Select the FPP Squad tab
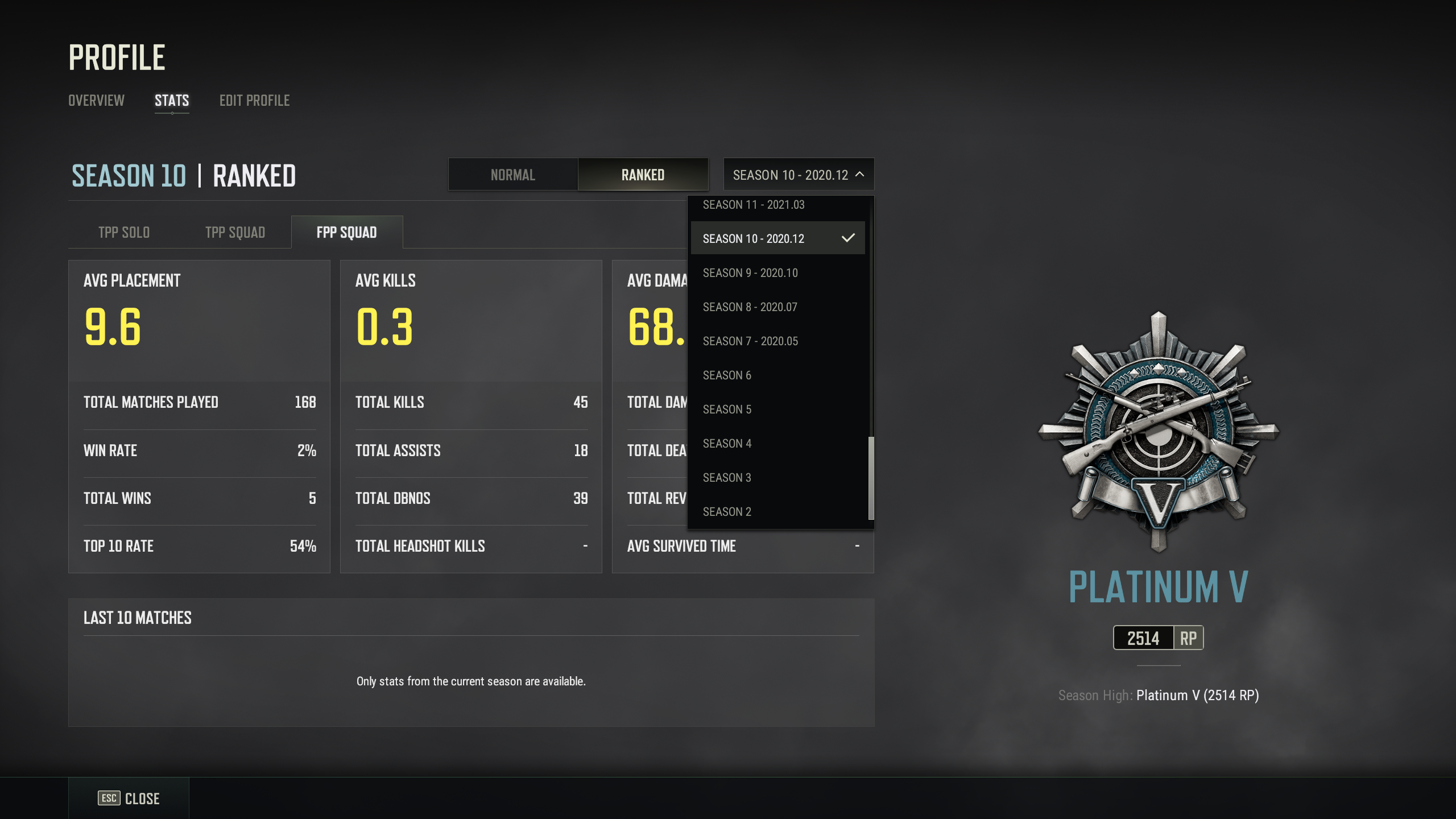Image resolution: width=1456 pixels, height=819 pixels. coord(346,233)
